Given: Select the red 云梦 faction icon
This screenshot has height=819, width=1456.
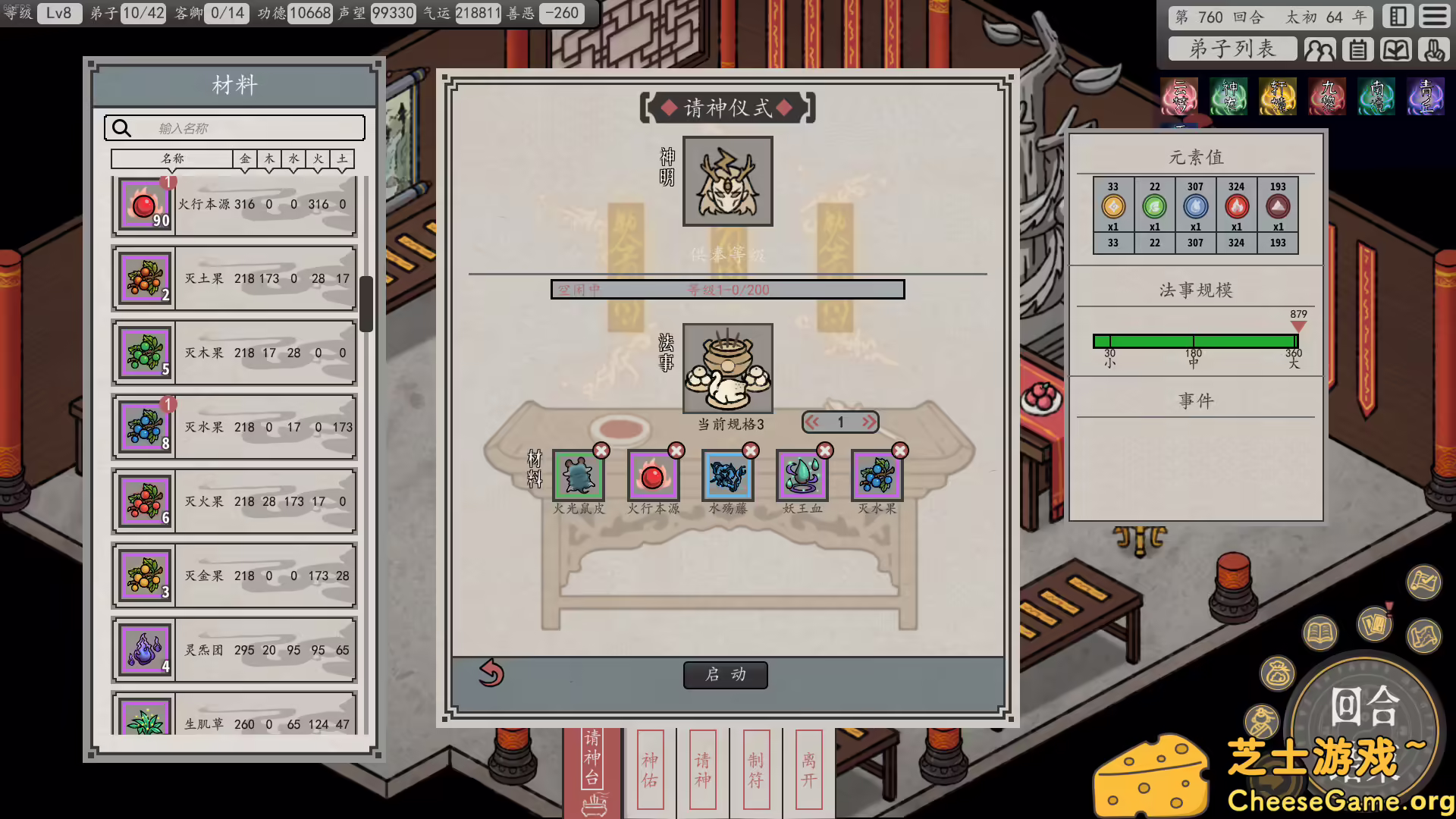Looking at the screenshot, I should pos(1180,97).
